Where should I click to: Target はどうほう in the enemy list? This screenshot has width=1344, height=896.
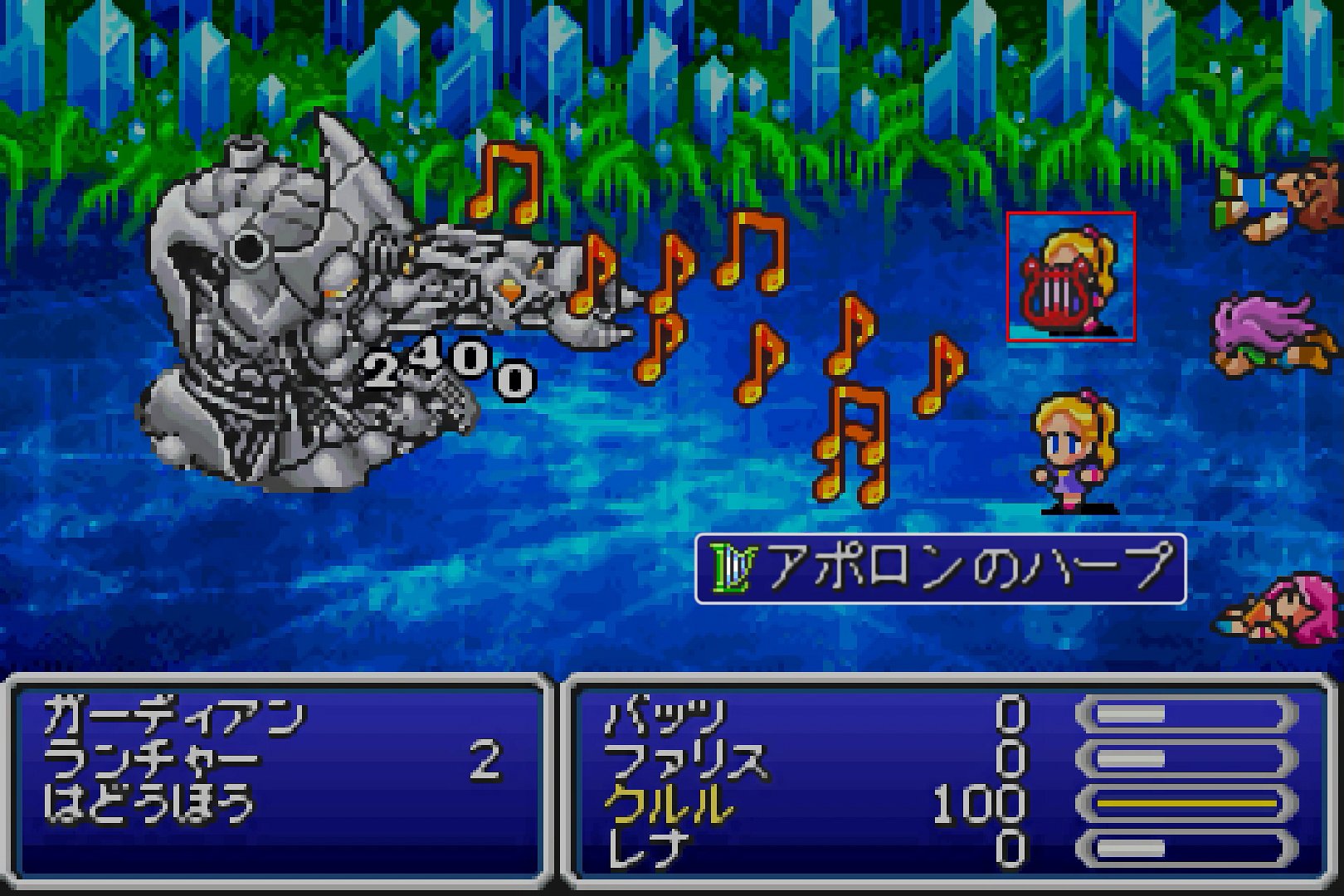149,803
